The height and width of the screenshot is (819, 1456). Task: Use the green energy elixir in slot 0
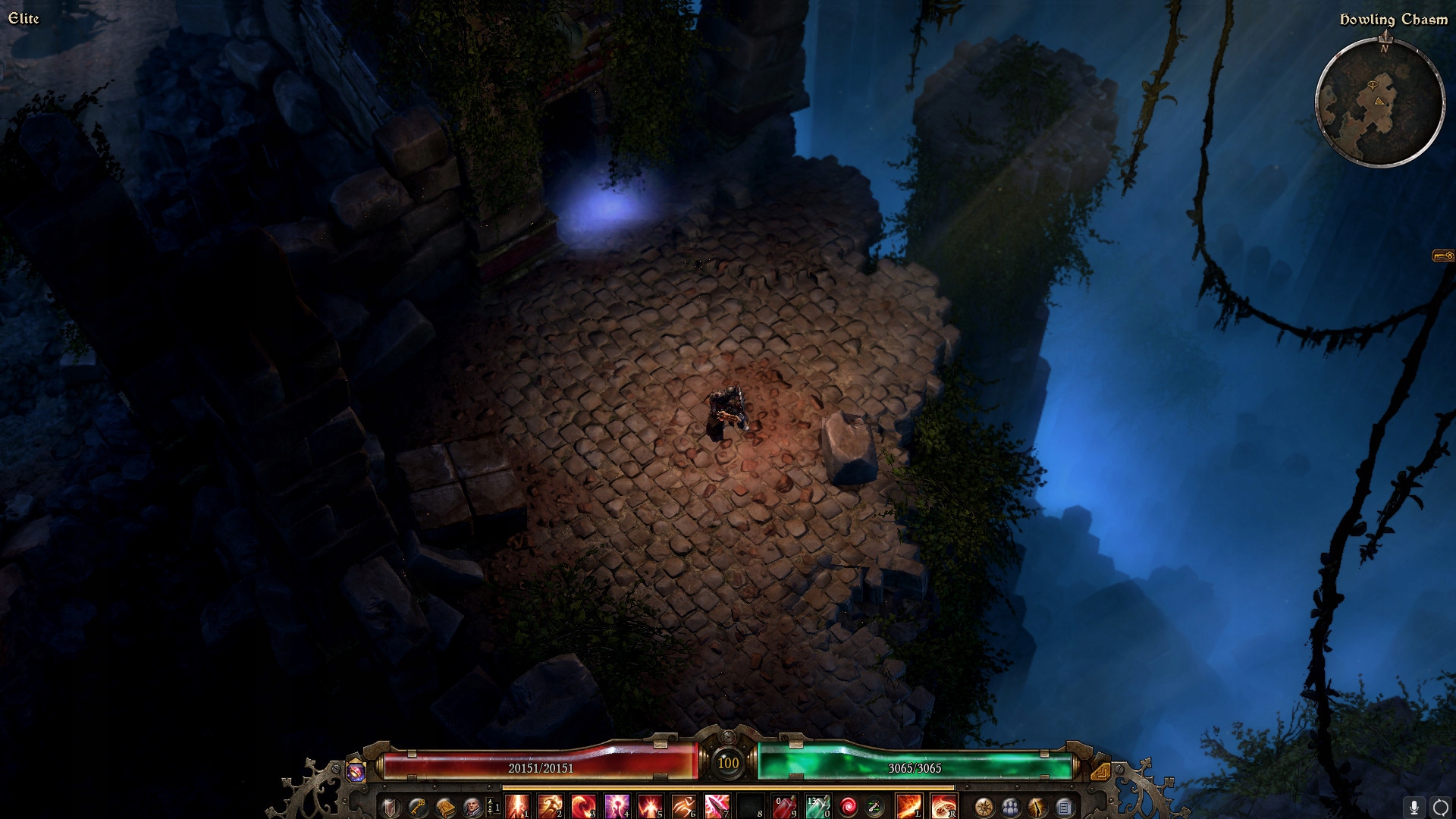(x=818, y=806)
